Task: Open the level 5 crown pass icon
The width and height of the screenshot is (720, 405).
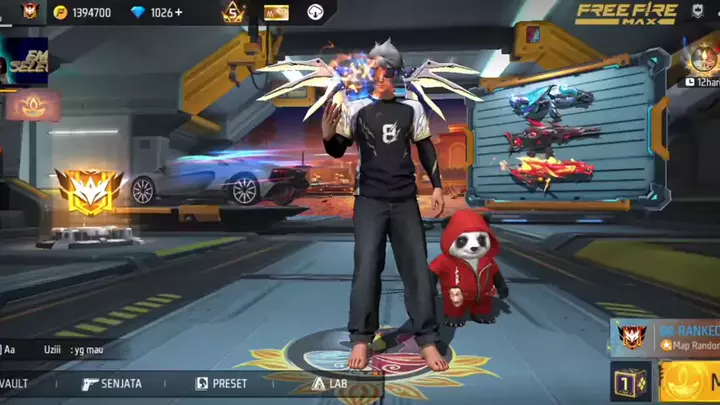Action: [233, 13]
